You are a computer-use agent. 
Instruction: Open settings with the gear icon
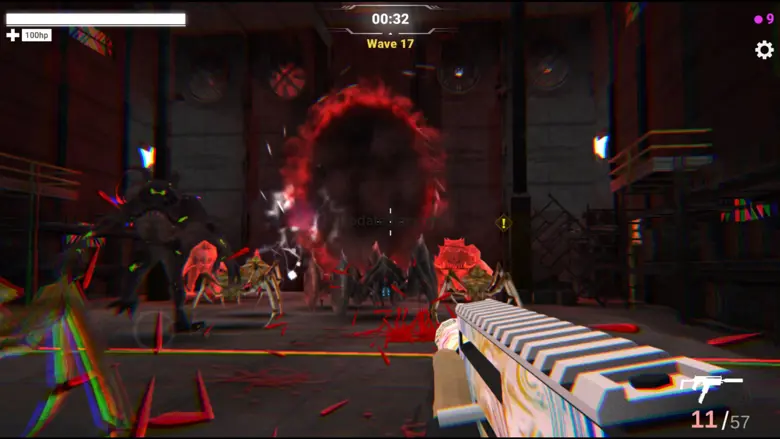tap(764, 50)
